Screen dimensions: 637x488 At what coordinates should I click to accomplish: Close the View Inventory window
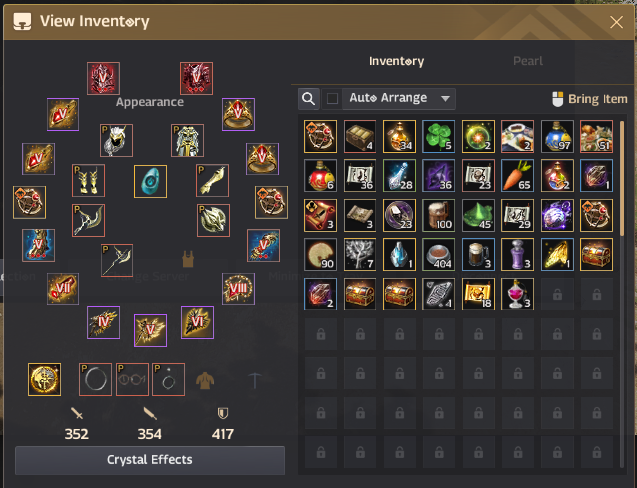pos(616,21)
